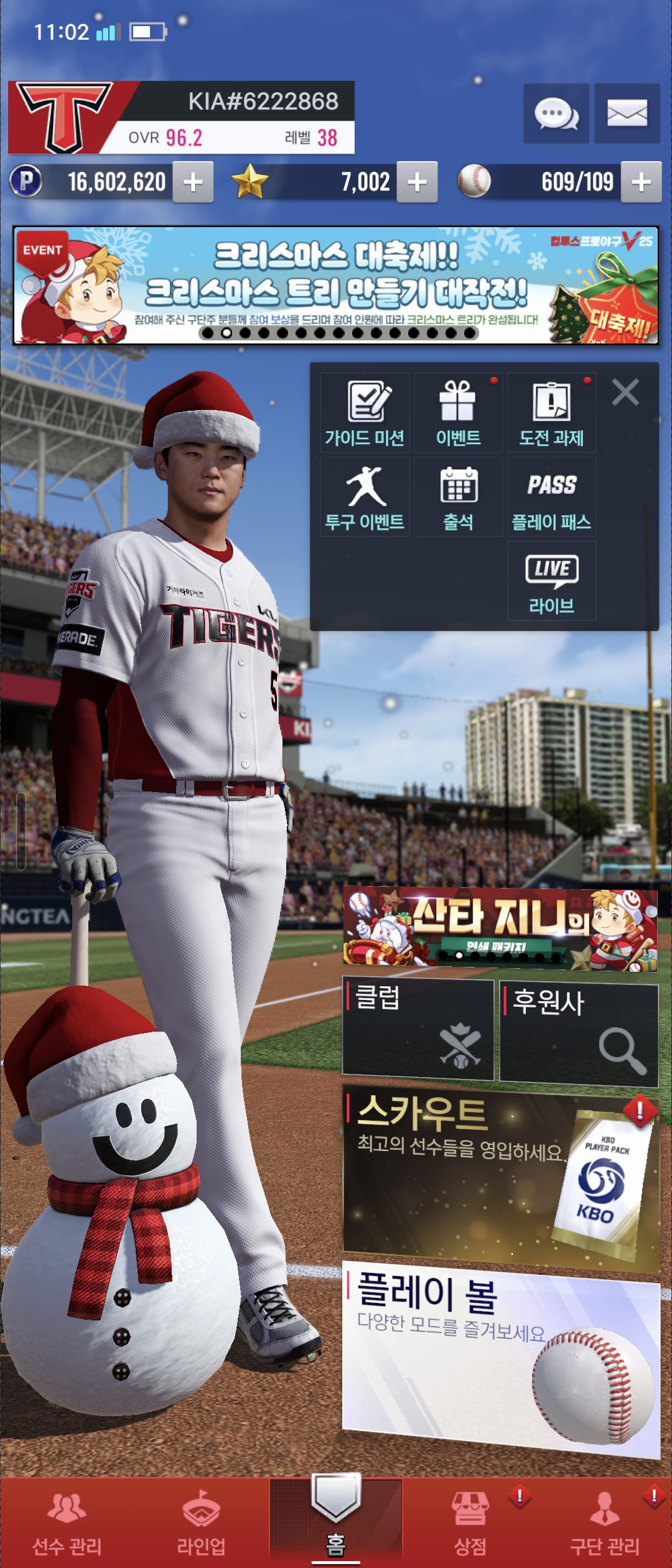The image size is (672, 1568).
Task: Start 플레이 볼 game modes
Action: [x=500, y=1356]
